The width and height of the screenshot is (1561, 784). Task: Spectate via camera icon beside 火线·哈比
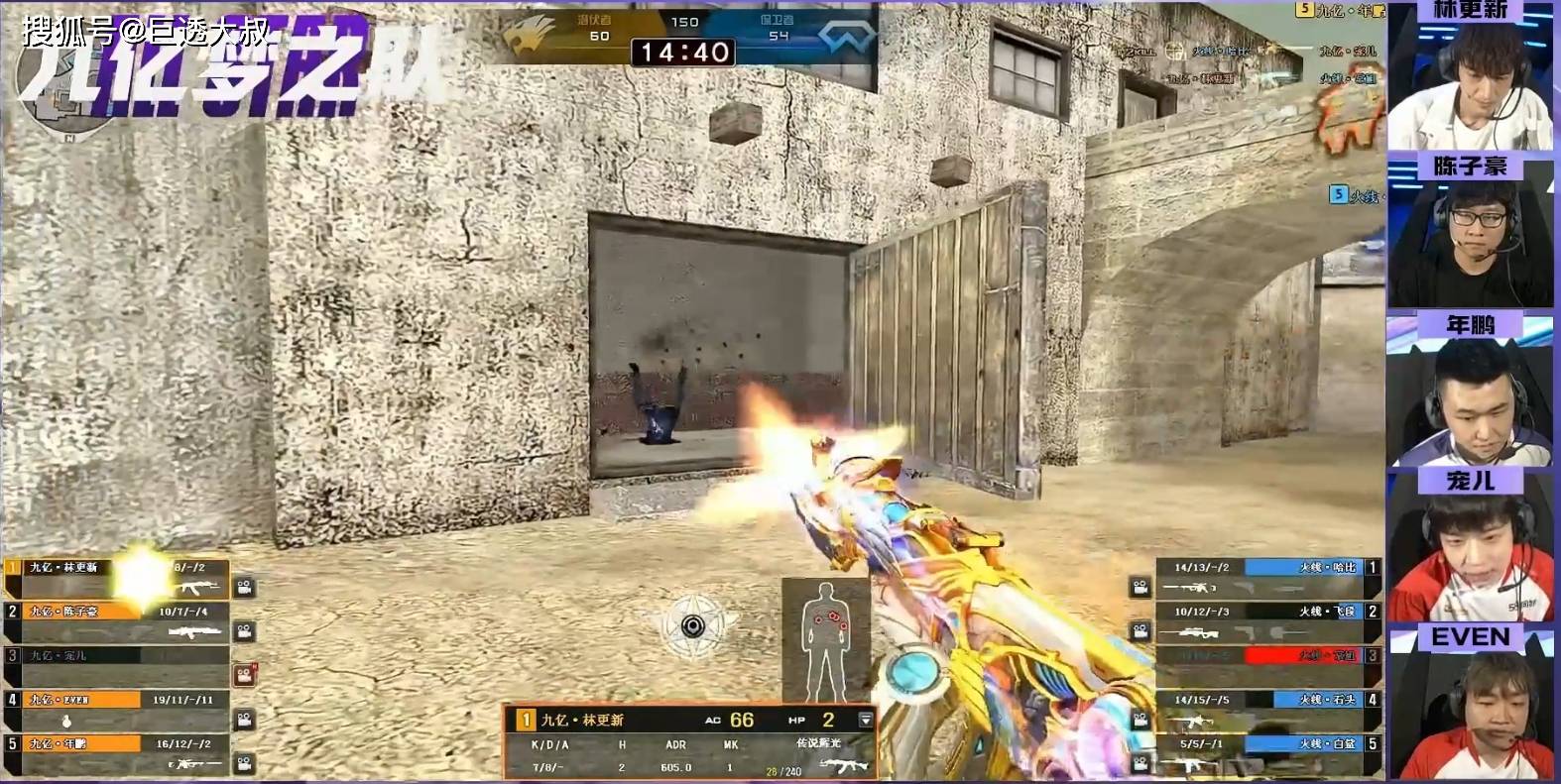click(1141, 588)
